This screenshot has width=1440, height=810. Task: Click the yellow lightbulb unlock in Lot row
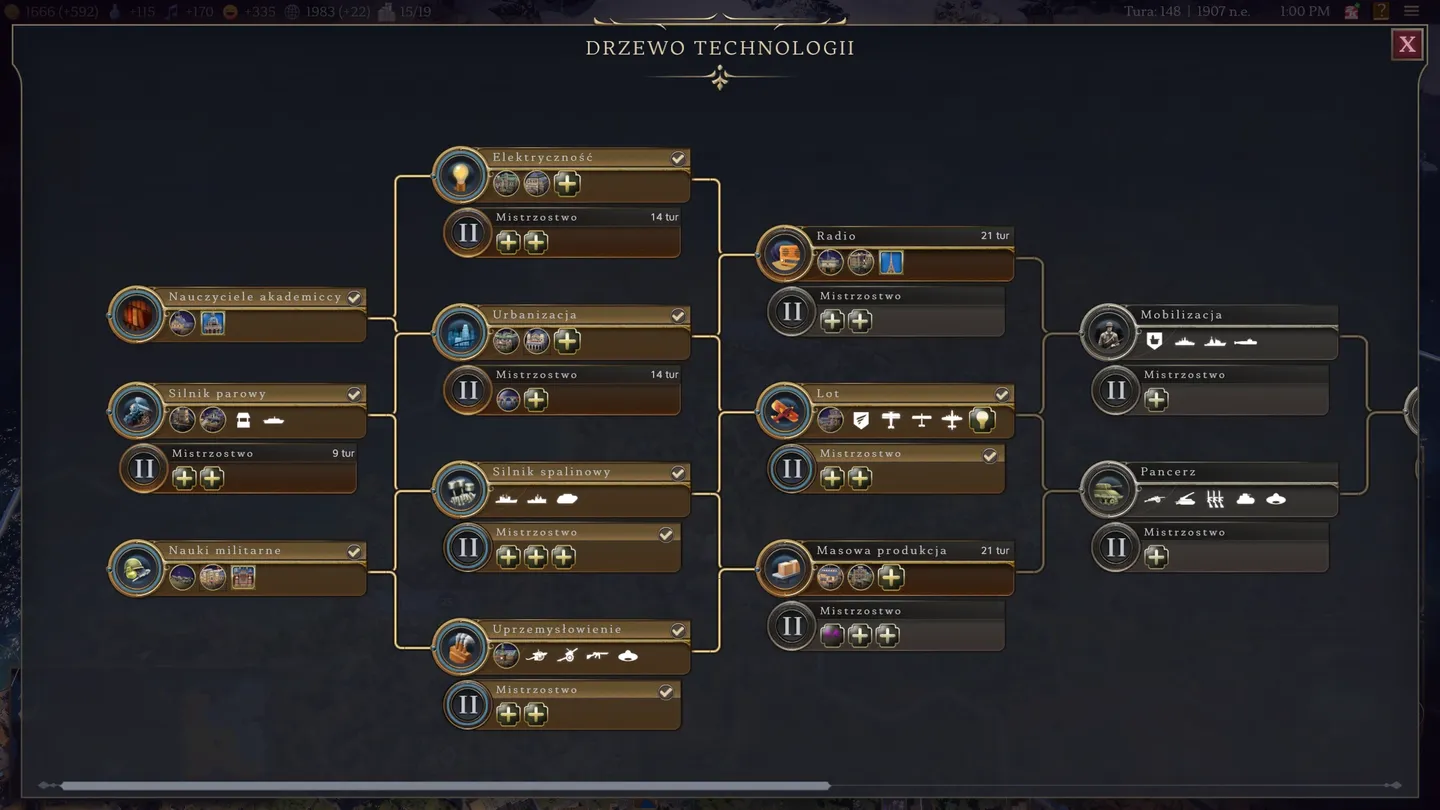tap(982, 420)
